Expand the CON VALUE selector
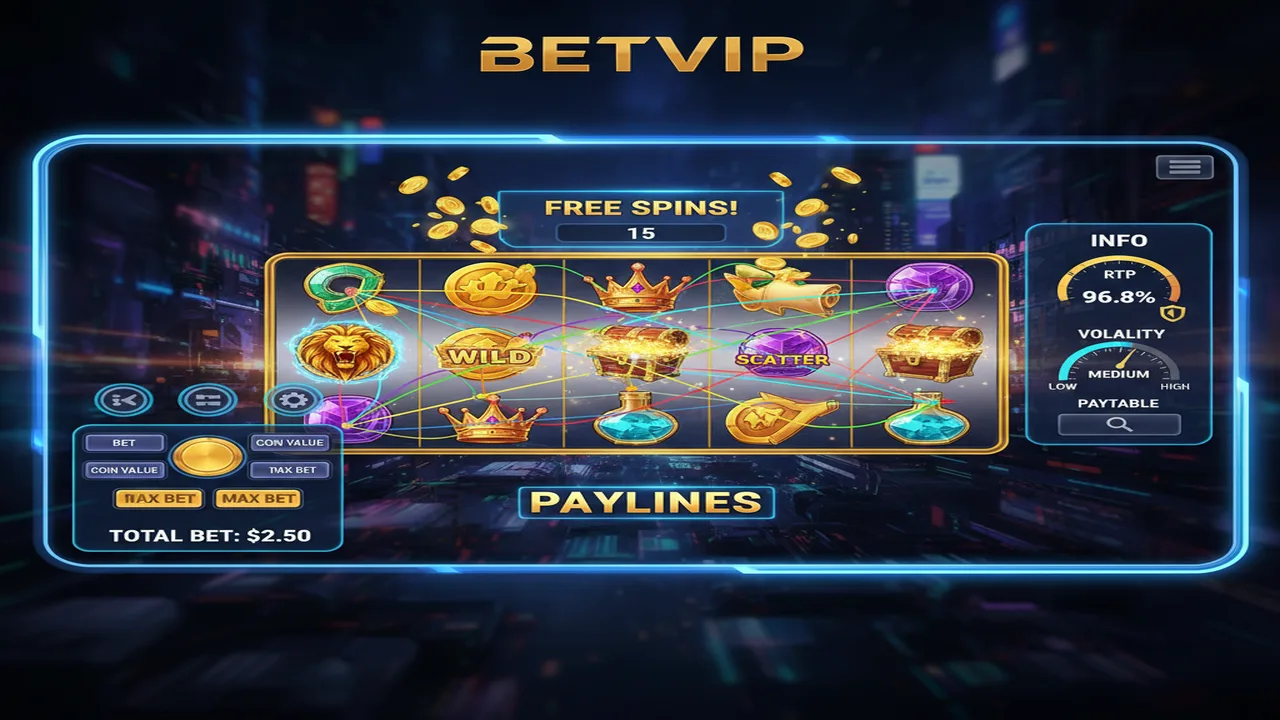Image resolution: width=1280 pixels, height=720 pixels. click(291, 443)
